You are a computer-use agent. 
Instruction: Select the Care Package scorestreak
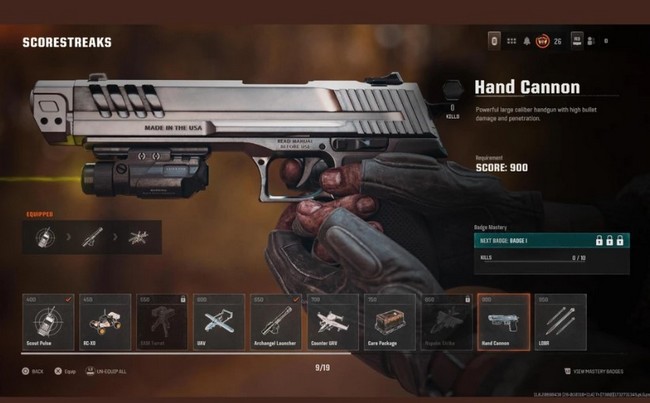pos(389,320)
